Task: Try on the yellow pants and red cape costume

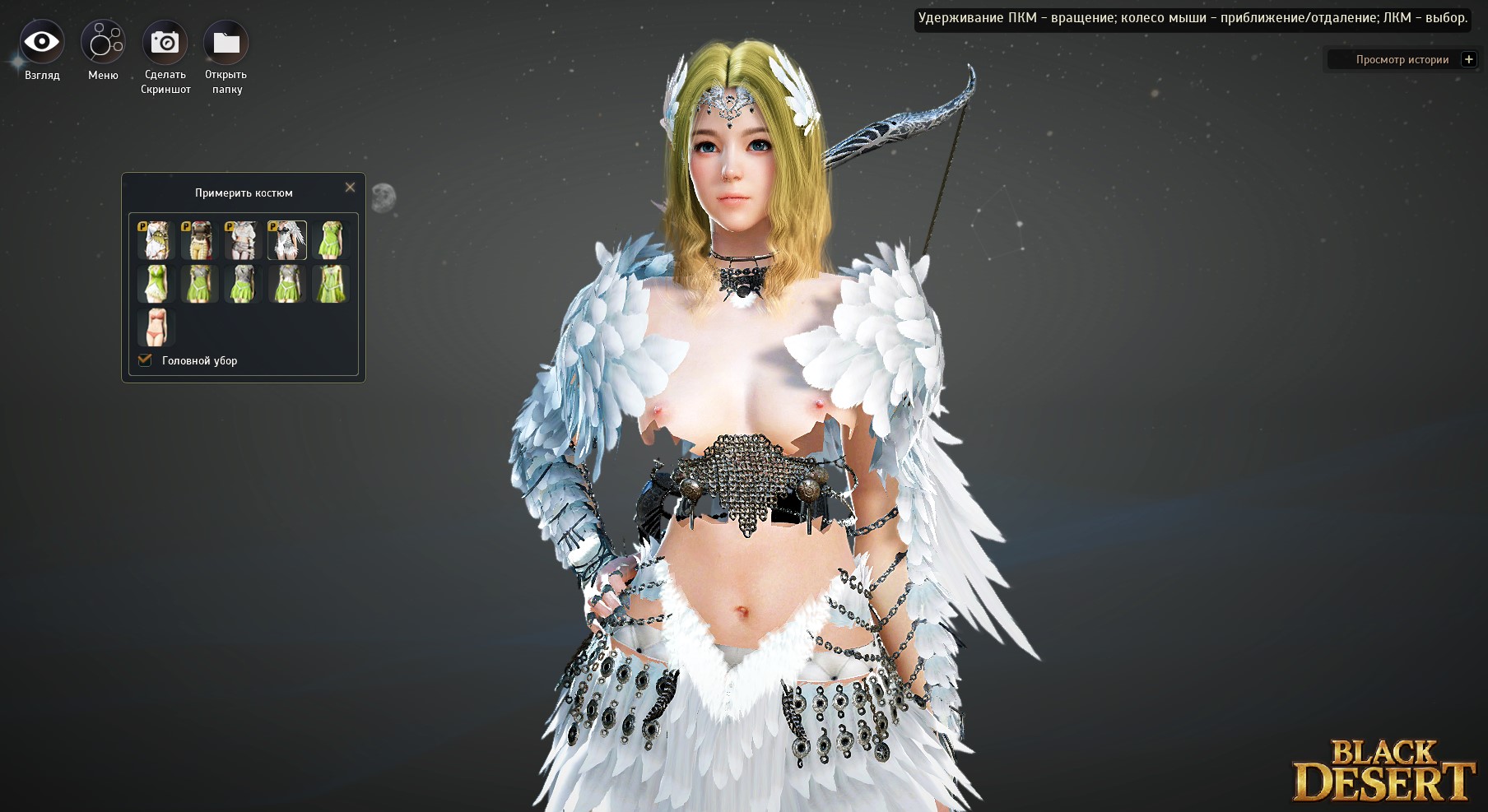Action: [199, 239]
